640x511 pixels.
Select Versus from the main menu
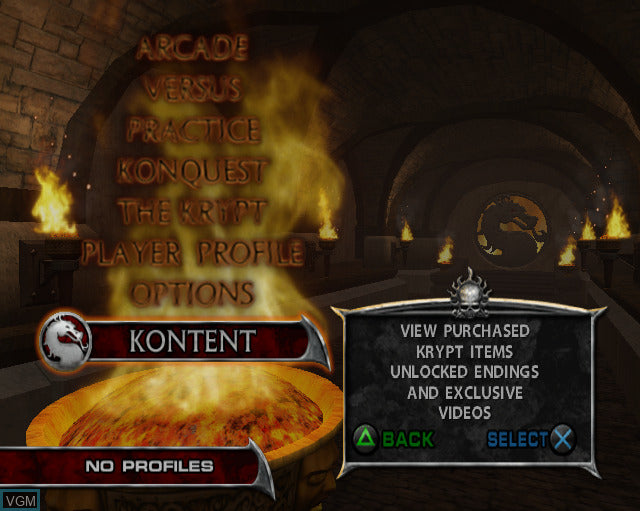click(192, 88)
